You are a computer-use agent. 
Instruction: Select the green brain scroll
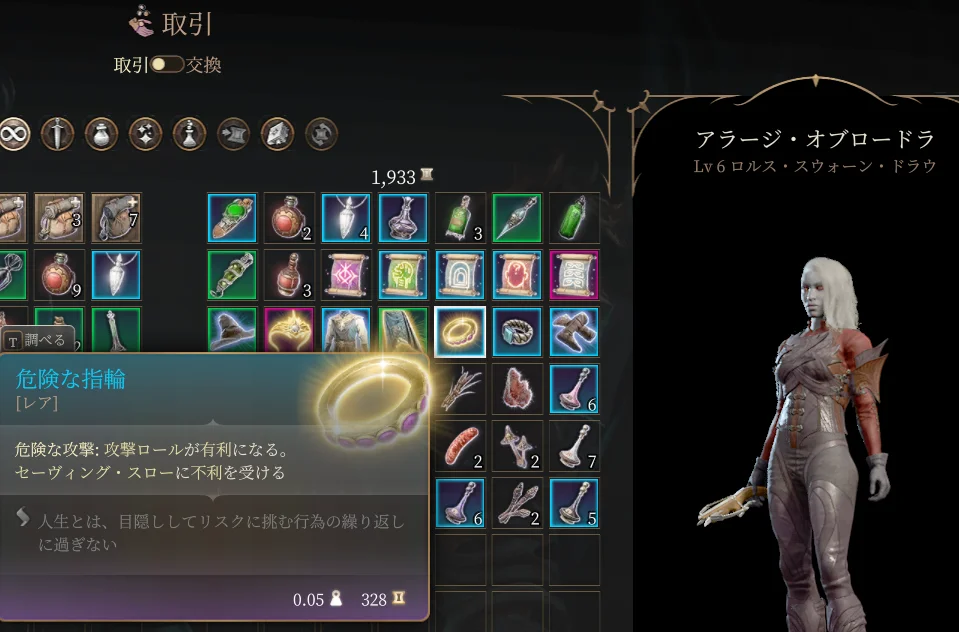(404, 275)
